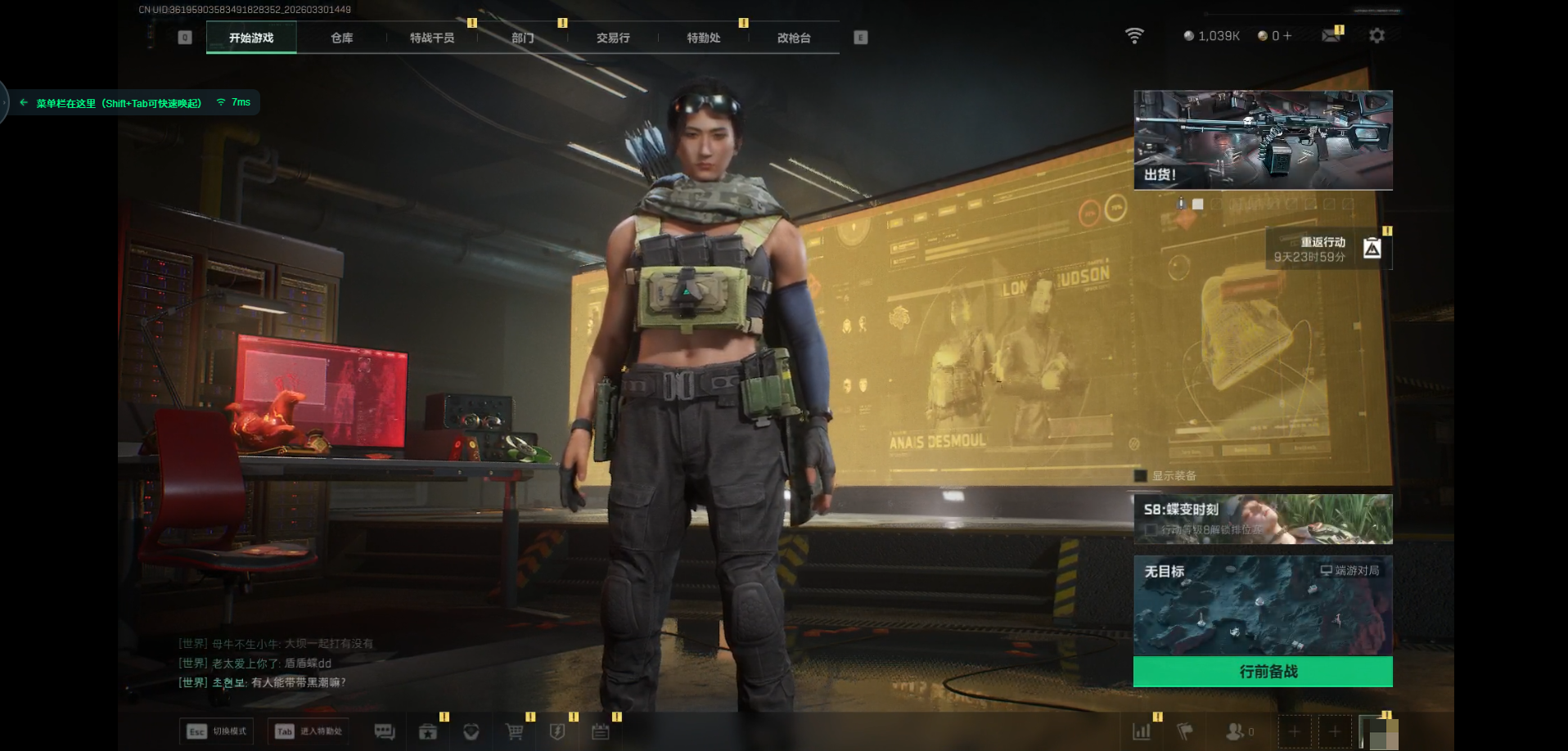The image size is (1568, 751).
Task: Open the friends list icon
Action: click(x=1237, y=731)
